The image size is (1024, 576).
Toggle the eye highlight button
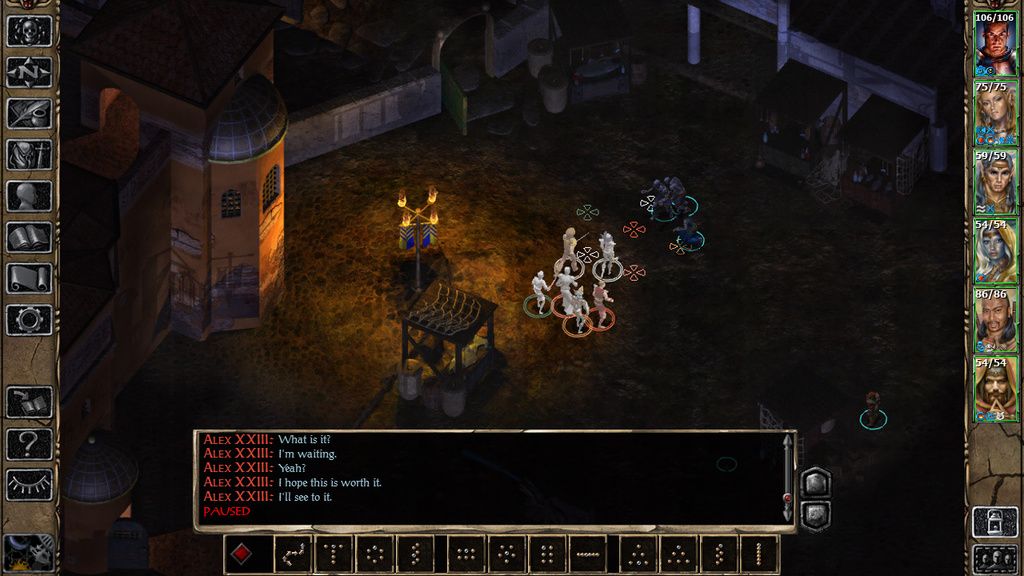coord(29,484)
